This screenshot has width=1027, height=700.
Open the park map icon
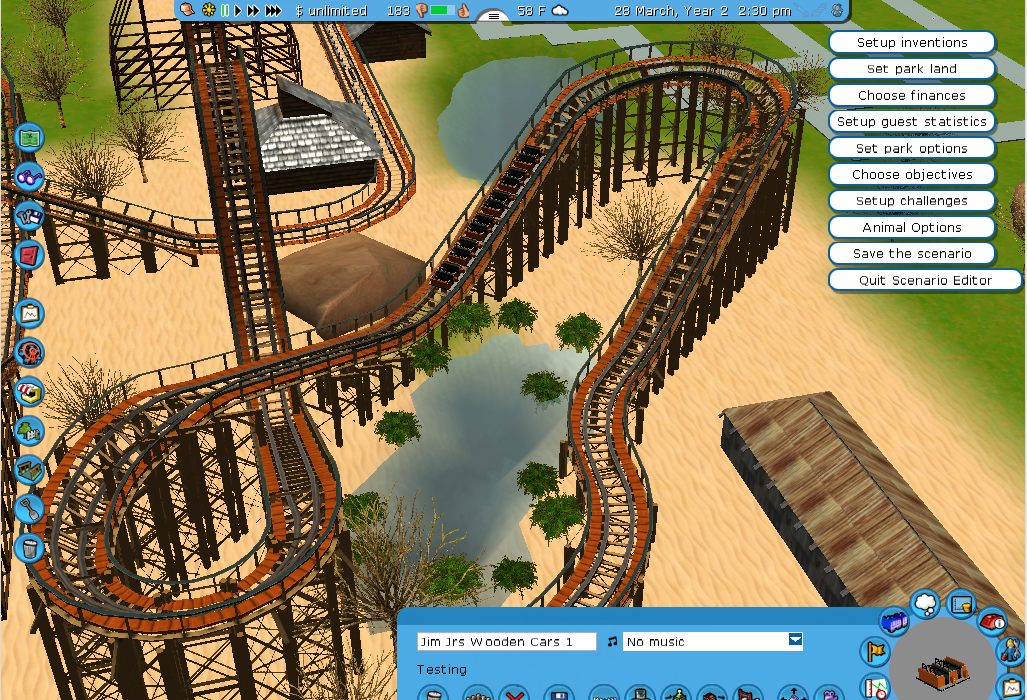pyautogui.click(x=29, y=136)
